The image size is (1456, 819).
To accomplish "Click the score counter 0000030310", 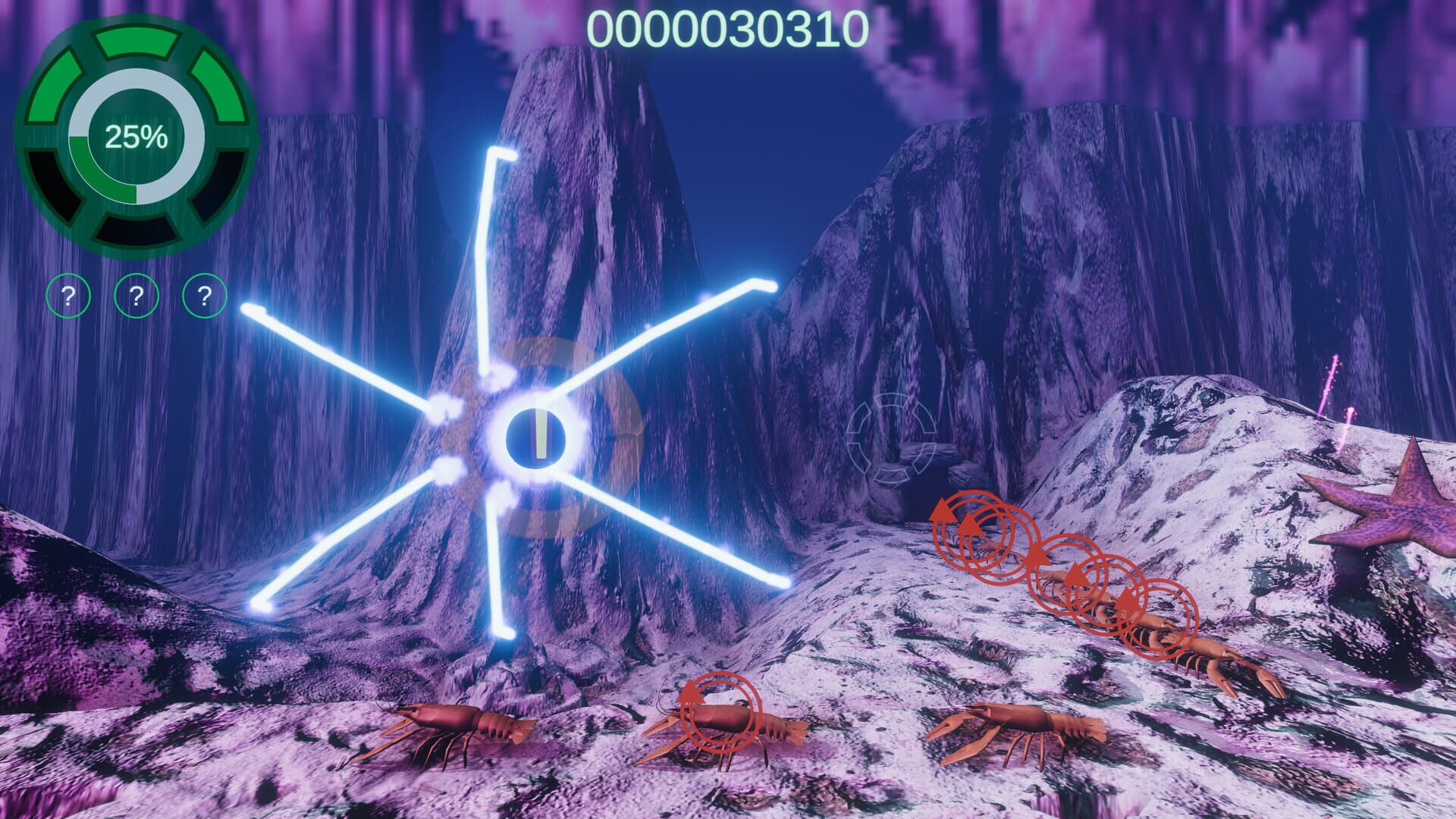I will tap(728, 28).
